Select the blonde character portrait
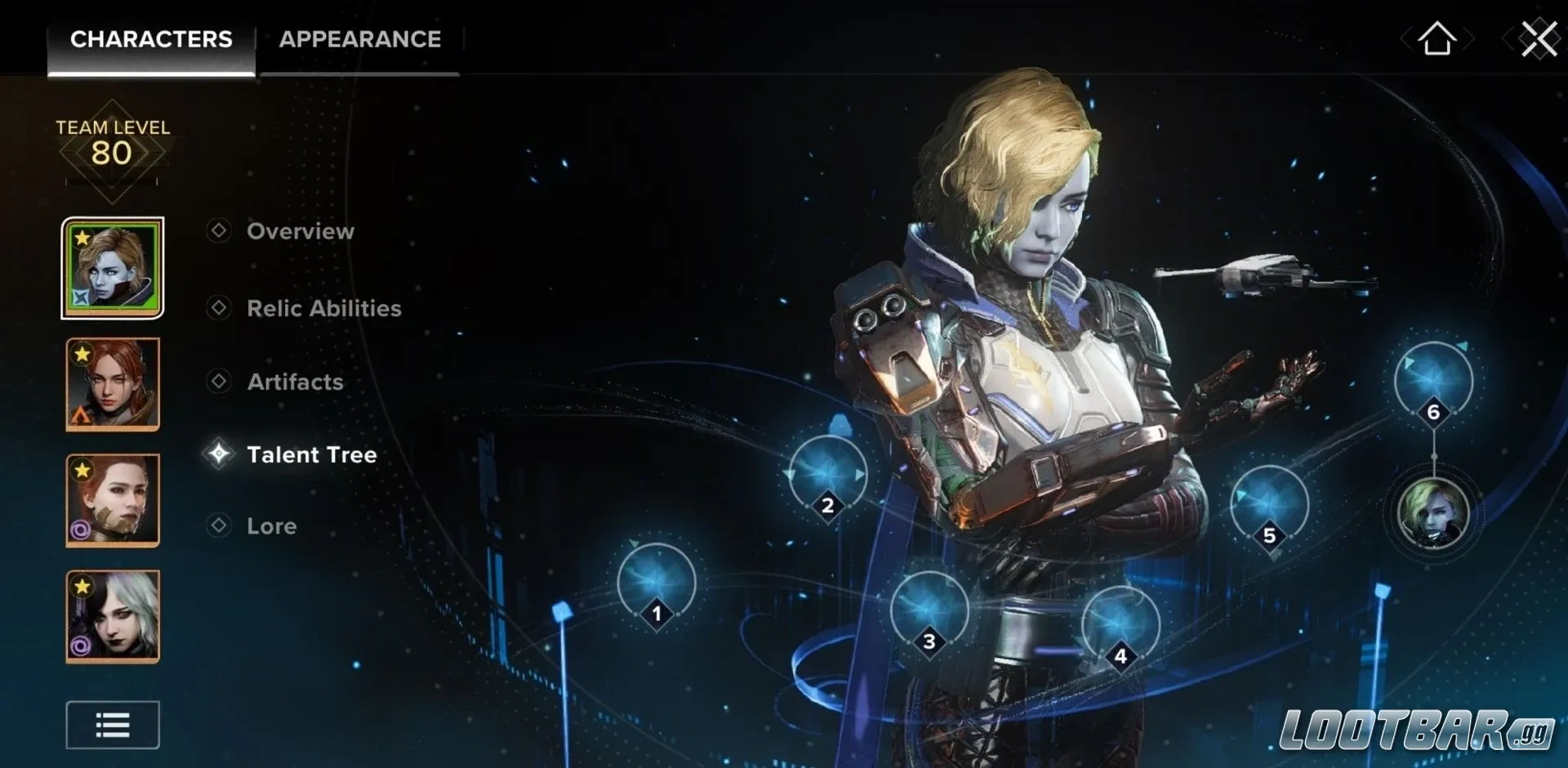 point(113,268)
